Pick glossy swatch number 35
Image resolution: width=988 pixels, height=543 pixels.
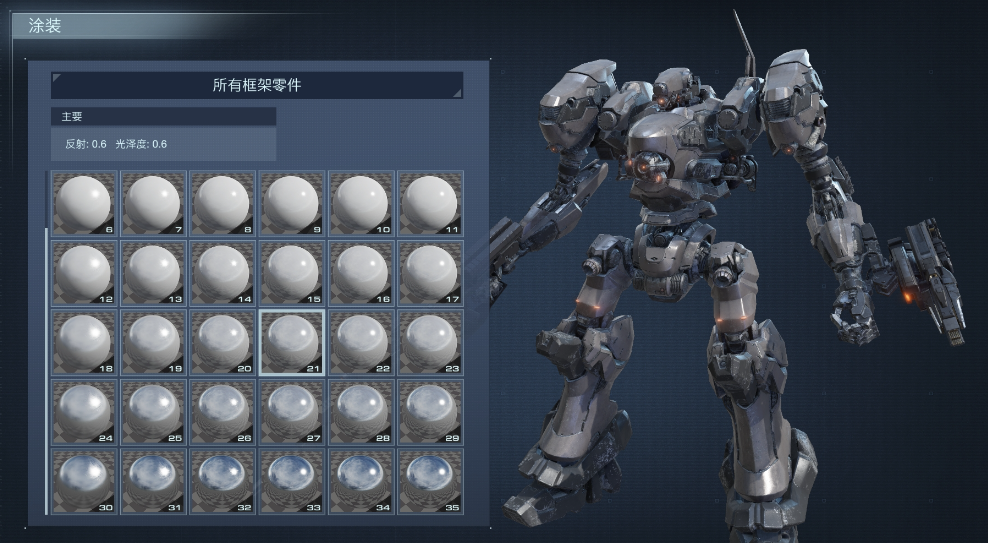[x=431, y=480]
